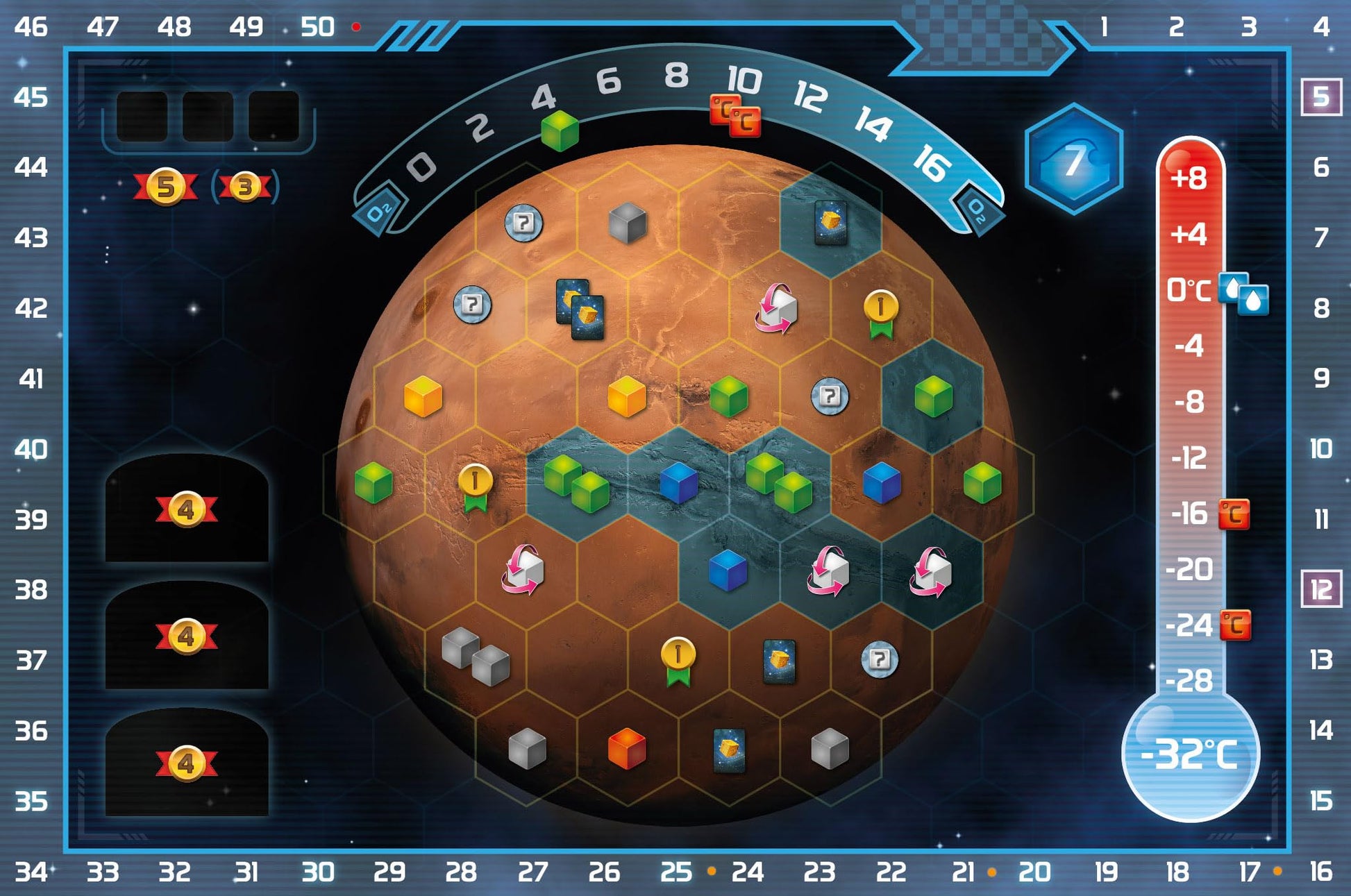Select the water drop bonus at 0°C
Viewport: 1351px width, 896px height.
pyautogui.click(x=1244, y=294)
